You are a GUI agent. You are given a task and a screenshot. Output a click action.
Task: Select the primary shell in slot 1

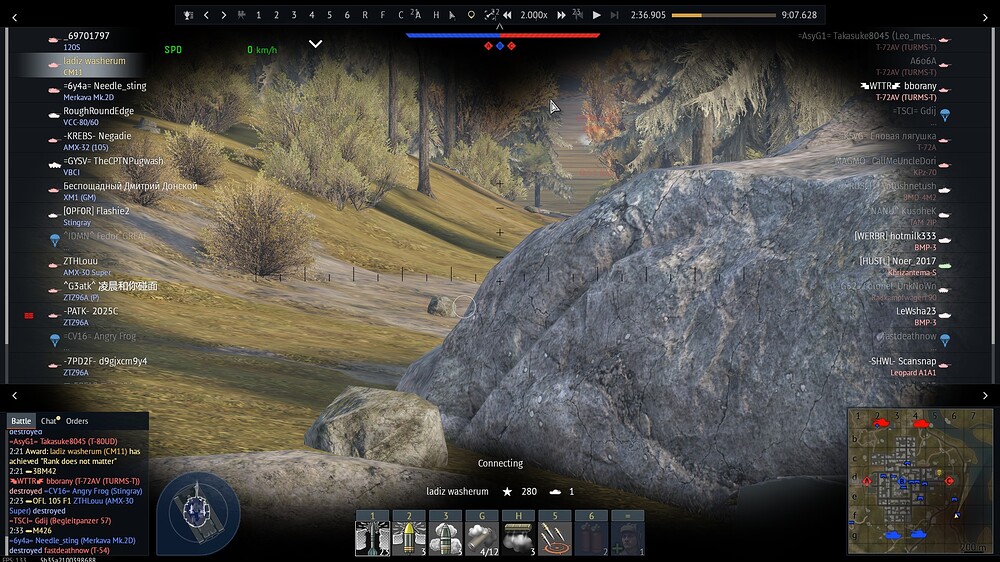tap(372, 537)
